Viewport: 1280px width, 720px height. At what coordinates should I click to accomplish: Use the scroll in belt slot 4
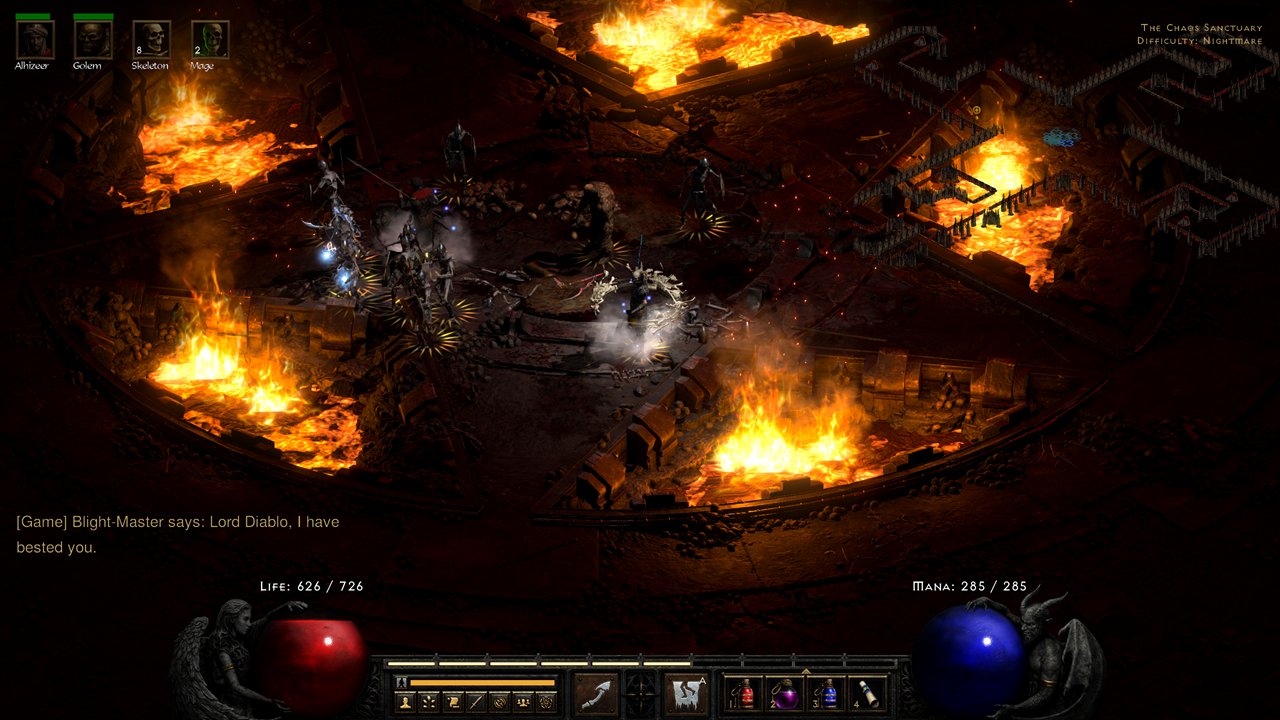pyautogui.click(x=869, y=694)
